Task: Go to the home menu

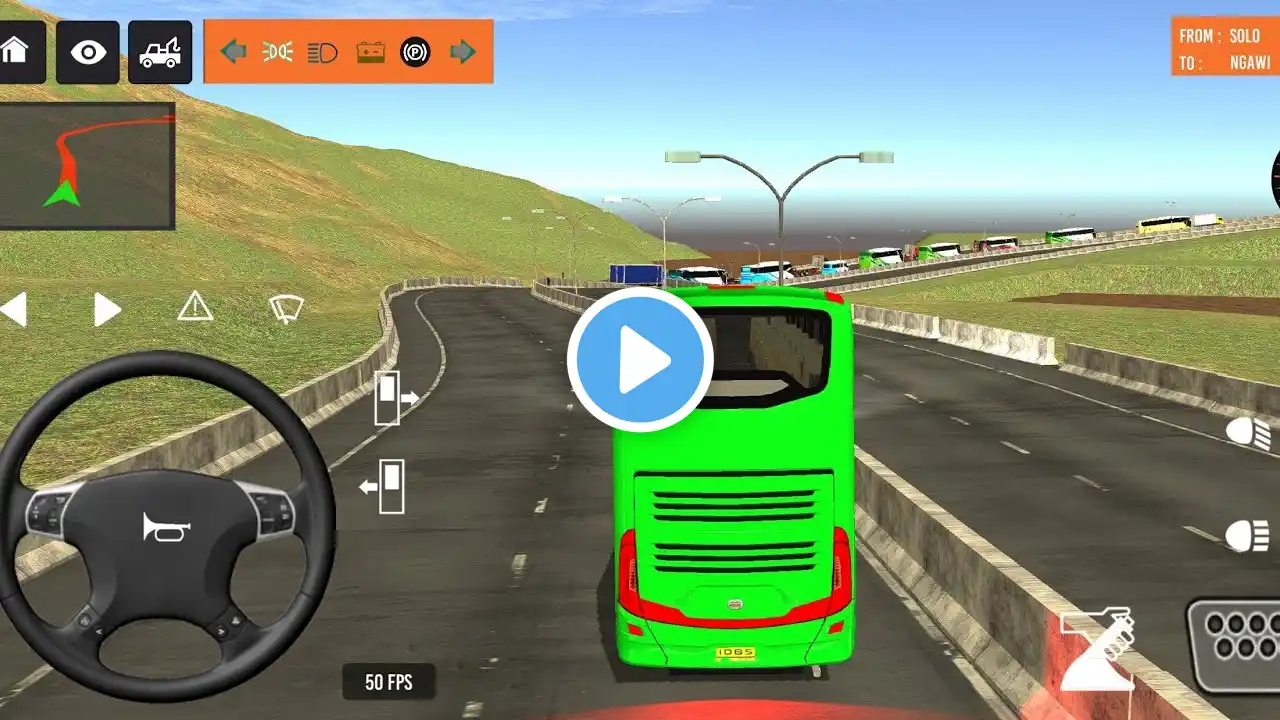Action: tap(17, 51)
